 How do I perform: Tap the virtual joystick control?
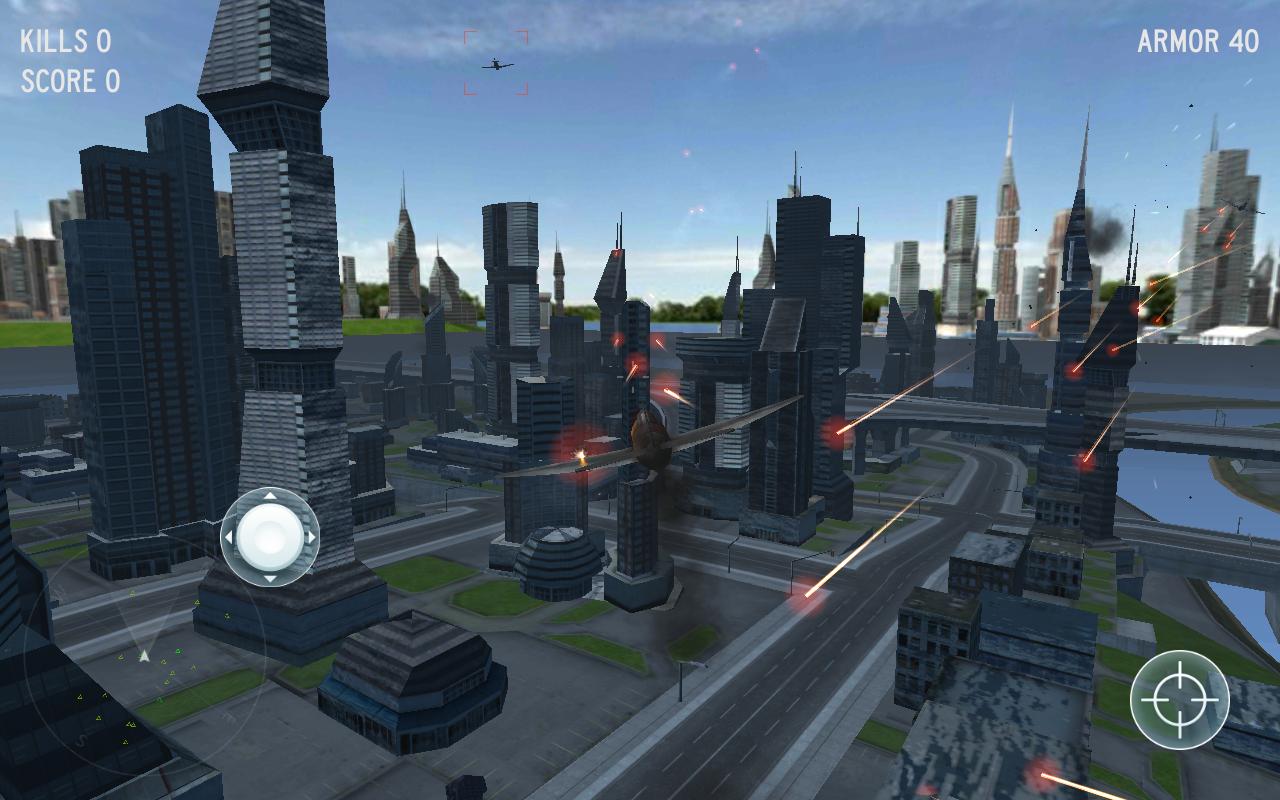click(270, 537)
